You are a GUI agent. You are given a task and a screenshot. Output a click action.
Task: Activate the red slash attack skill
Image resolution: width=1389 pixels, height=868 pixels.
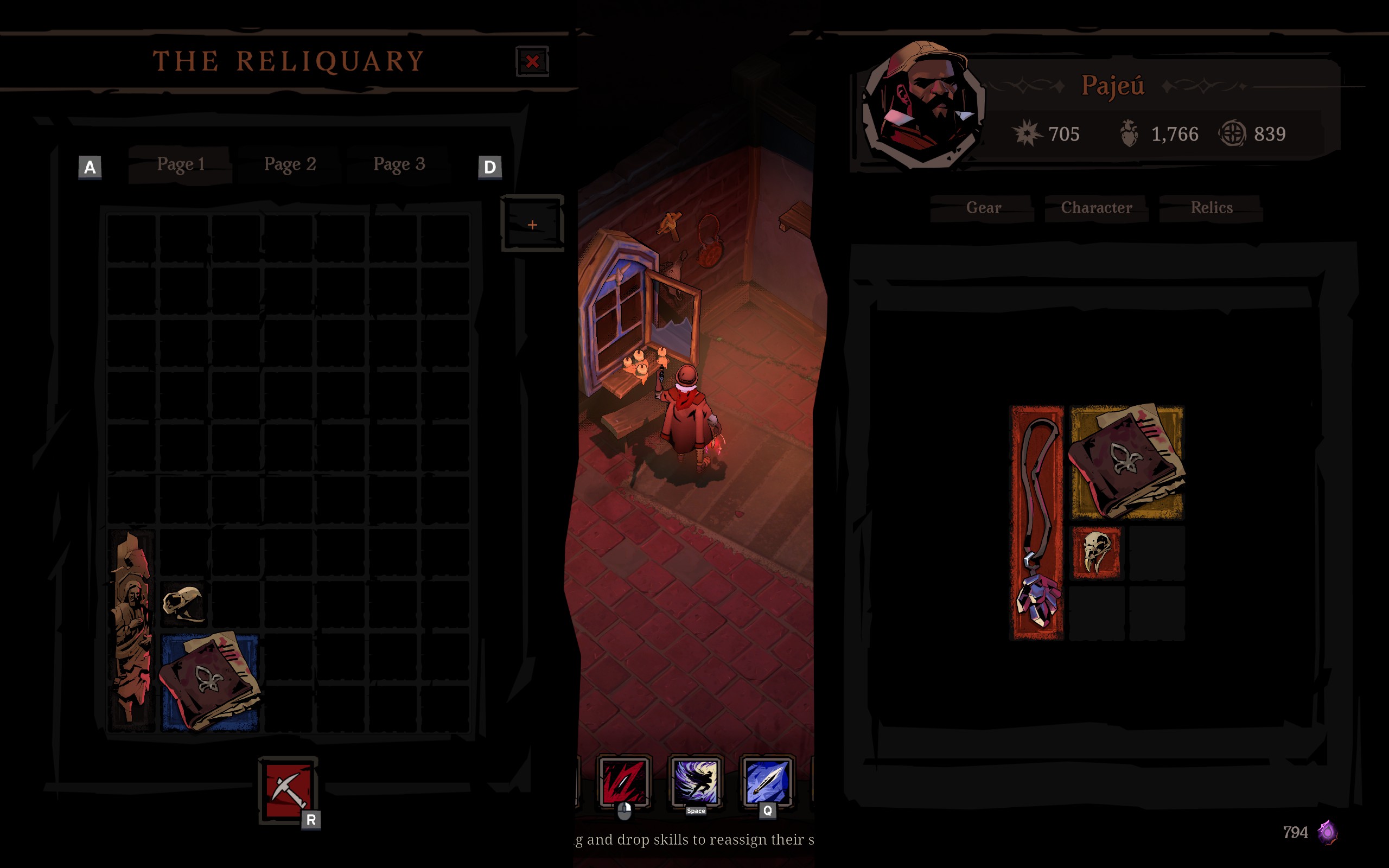coord(624,781)
